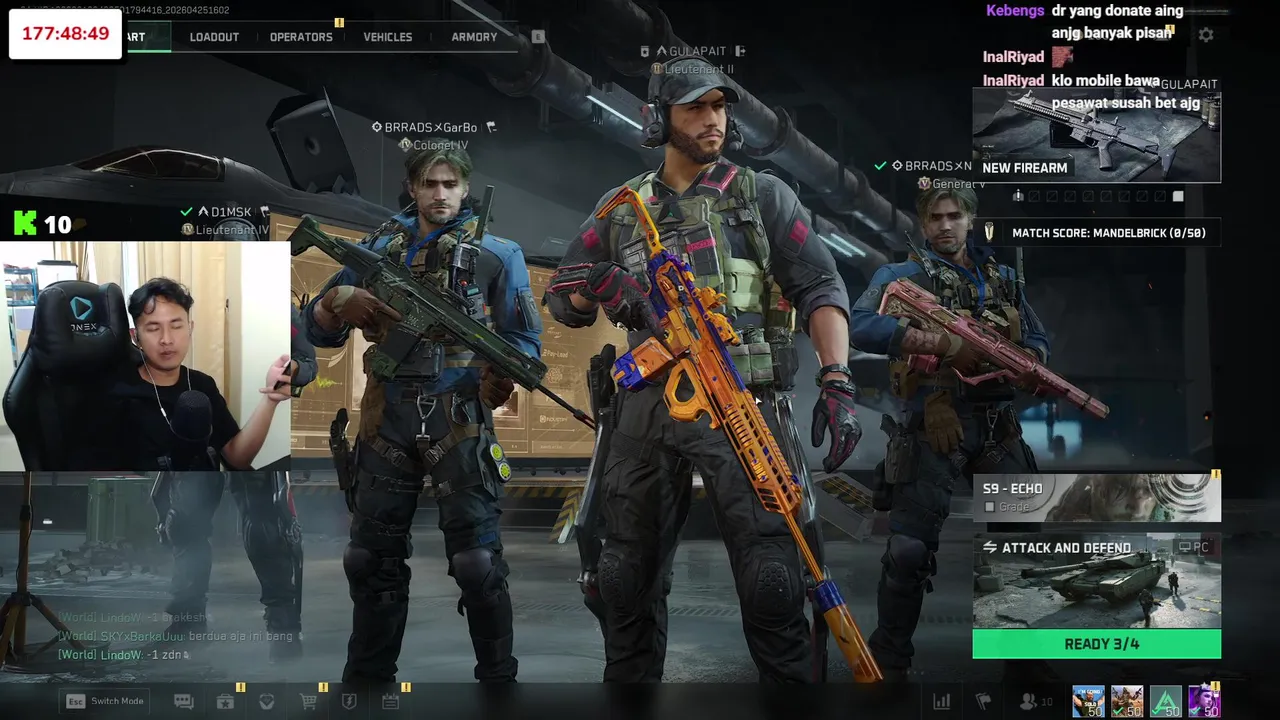
Task: Select the "I'm Going Solo" squad avatar
Action: click(1088, 701)
